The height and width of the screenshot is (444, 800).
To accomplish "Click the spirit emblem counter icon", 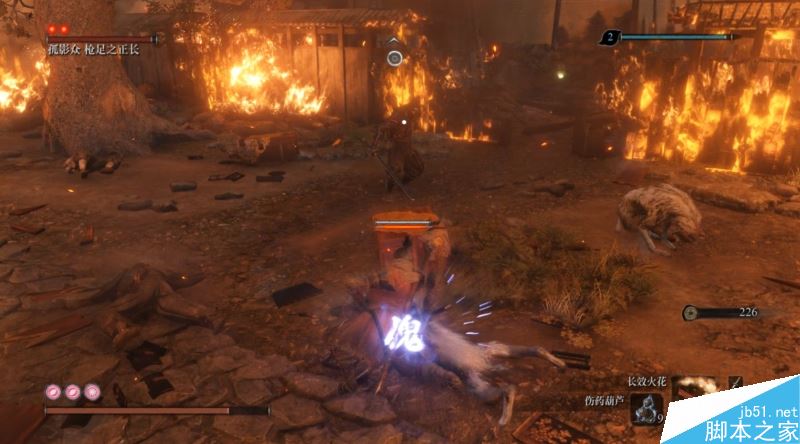I will point(610,38).
